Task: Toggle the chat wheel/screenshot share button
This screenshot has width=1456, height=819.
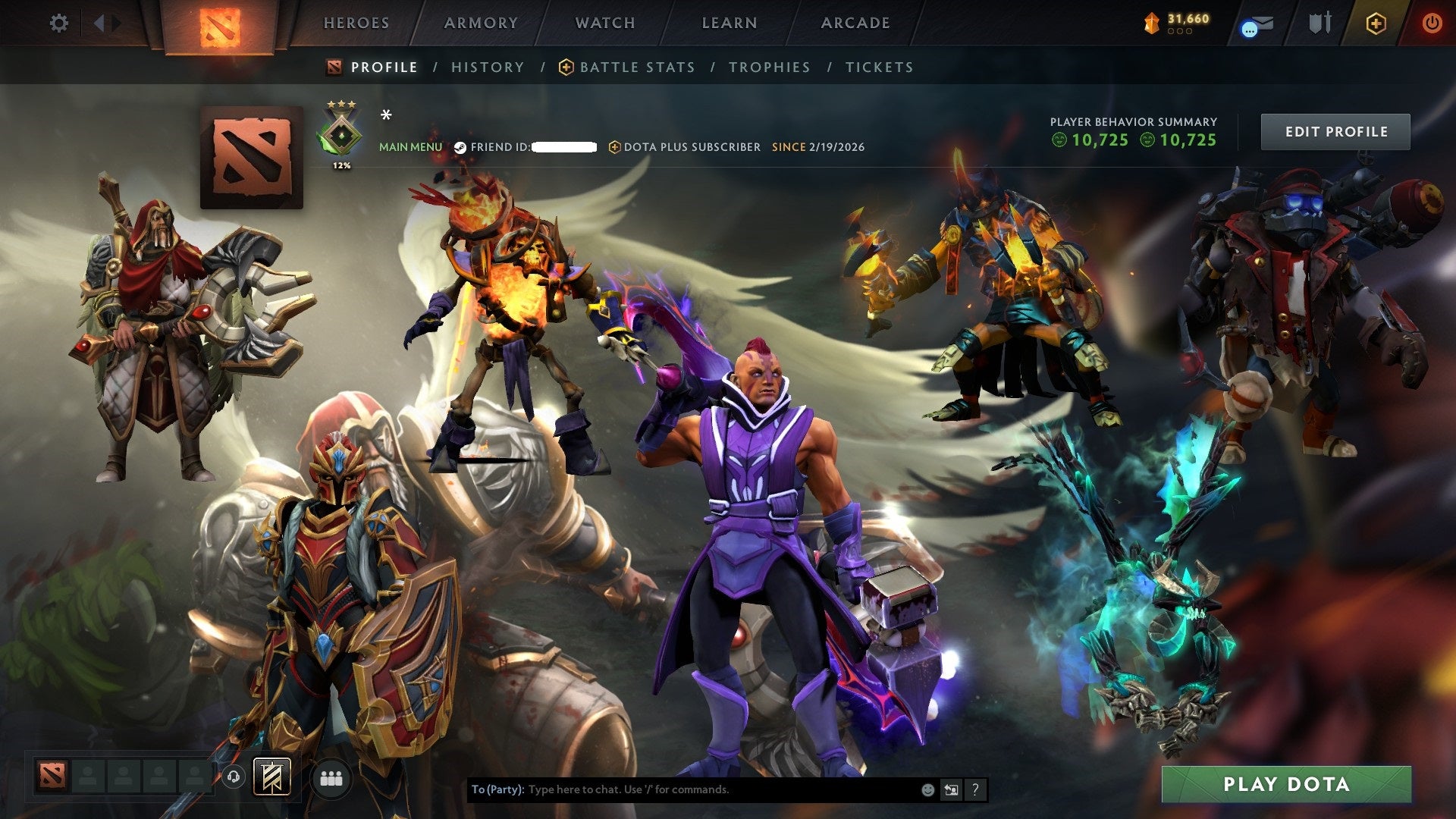Action: click(951, 789)
